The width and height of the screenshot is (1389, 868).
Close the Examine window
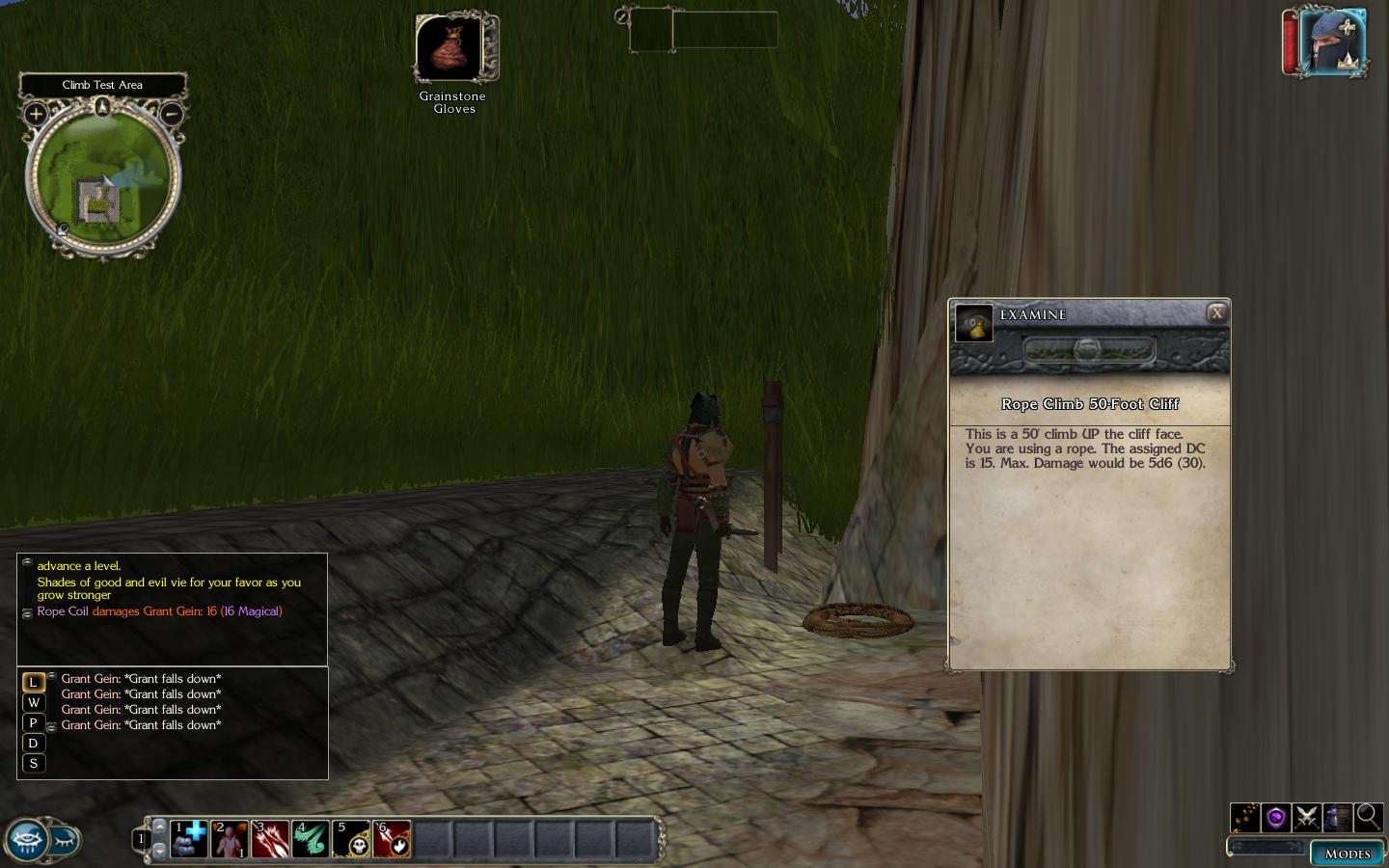pos(1217,312)
